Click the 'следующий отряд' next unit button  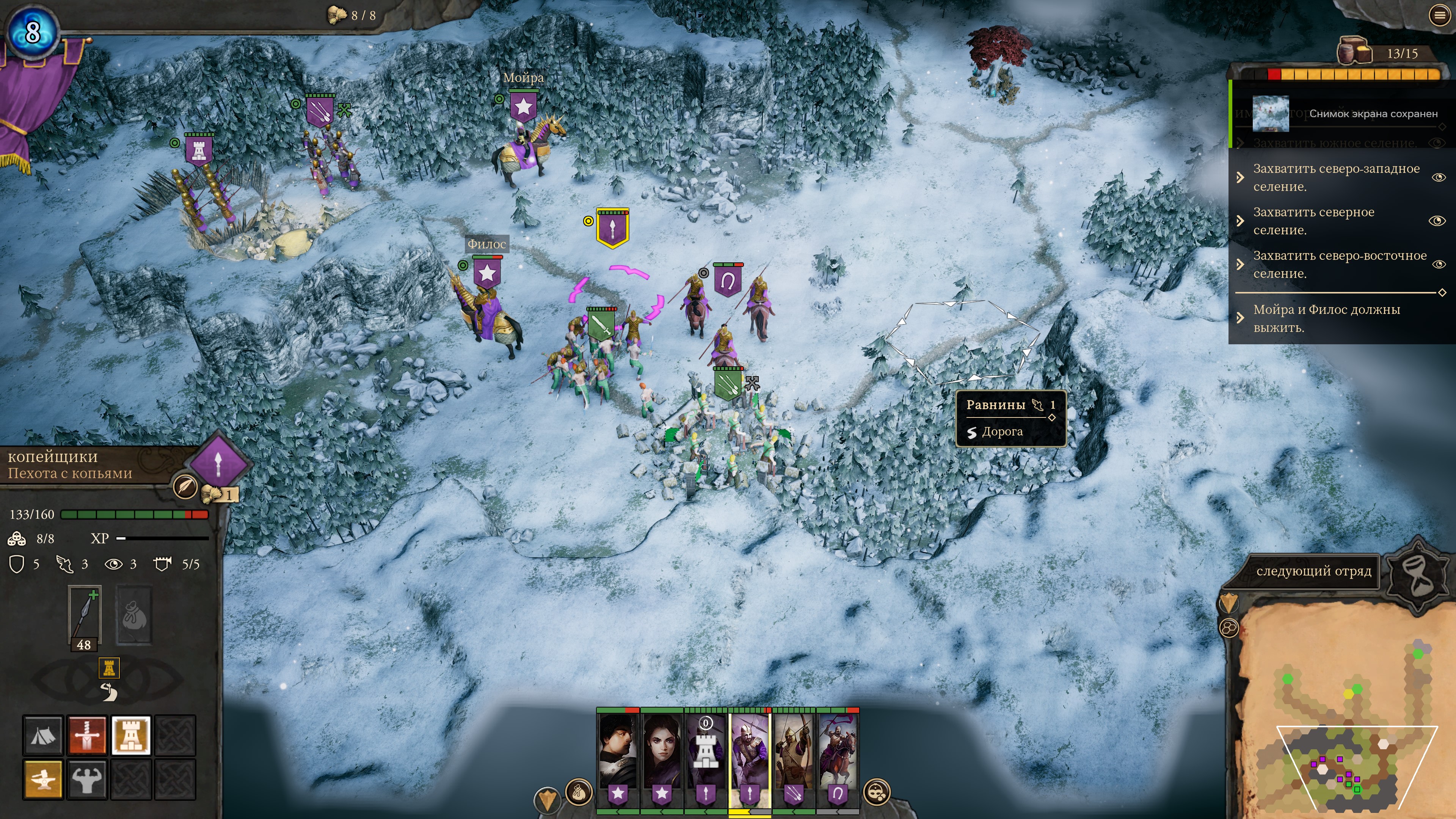pos(1313,571)
